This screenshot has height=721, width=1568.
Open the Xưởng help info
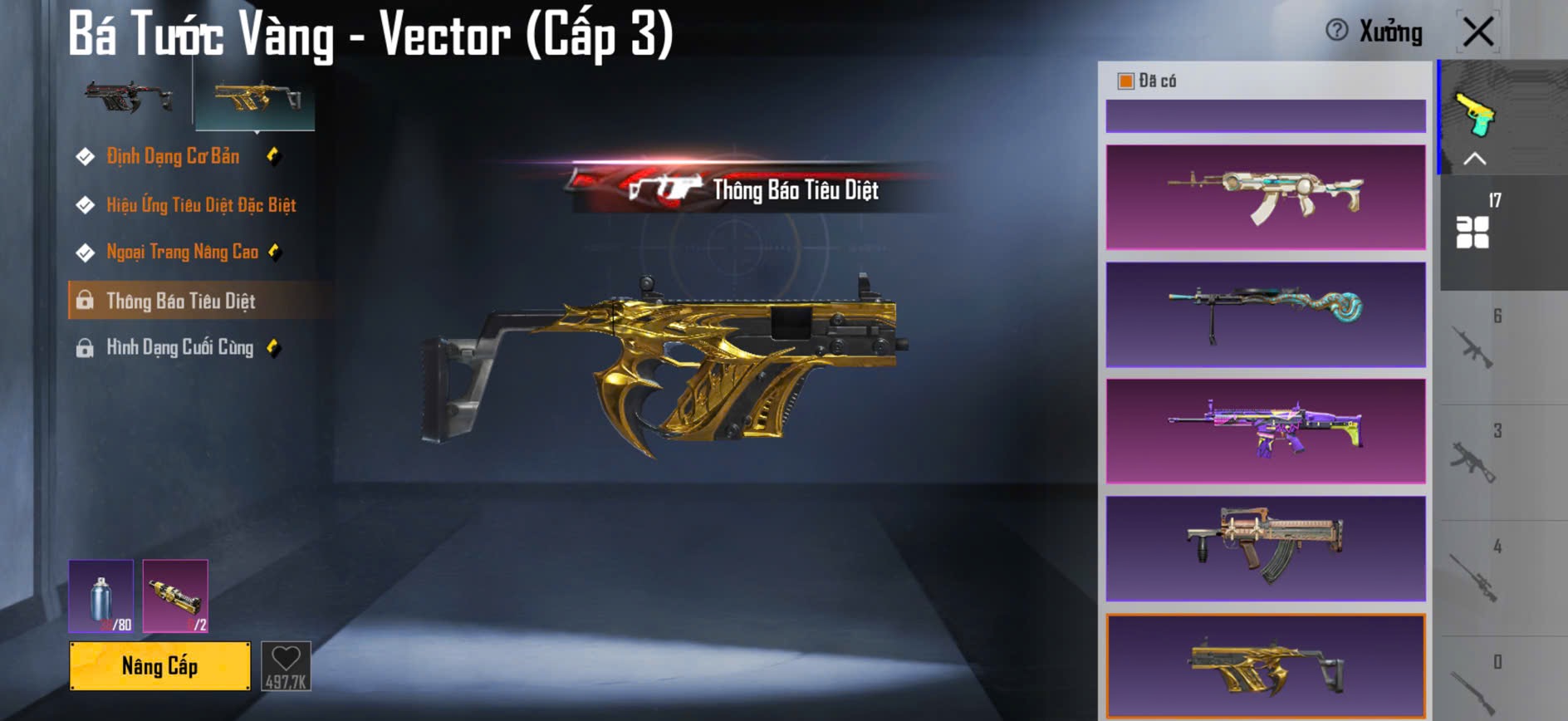coord(1336,31)
